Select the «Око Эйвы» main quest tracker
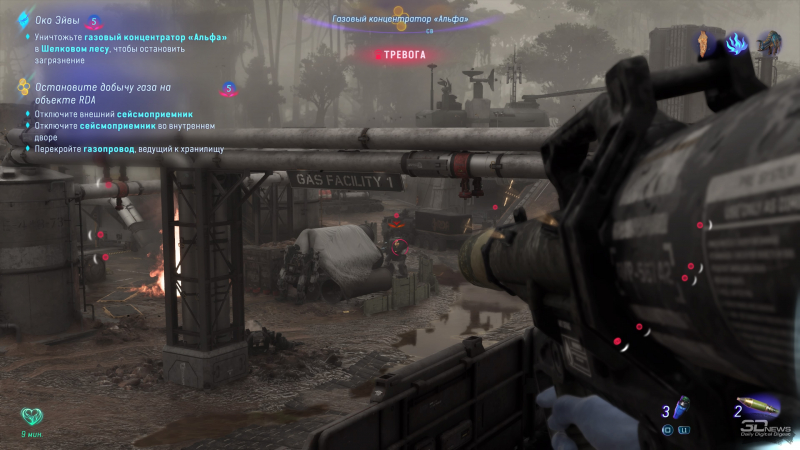The width and height of the screenshot is (800, 450). [57, 20]
